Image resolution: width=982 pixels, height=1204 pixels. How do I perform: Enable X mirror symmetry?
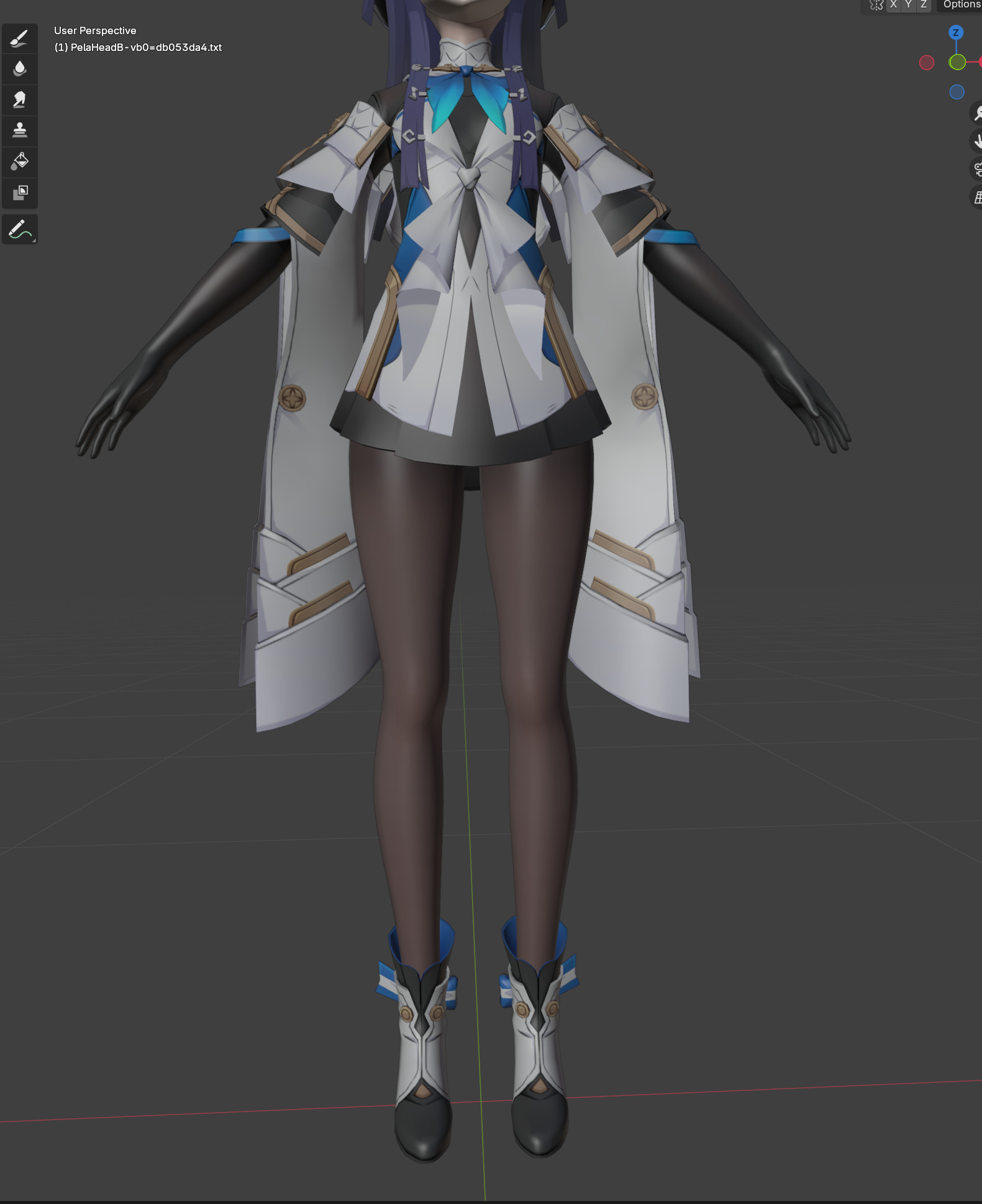click(x=893, y=5)
